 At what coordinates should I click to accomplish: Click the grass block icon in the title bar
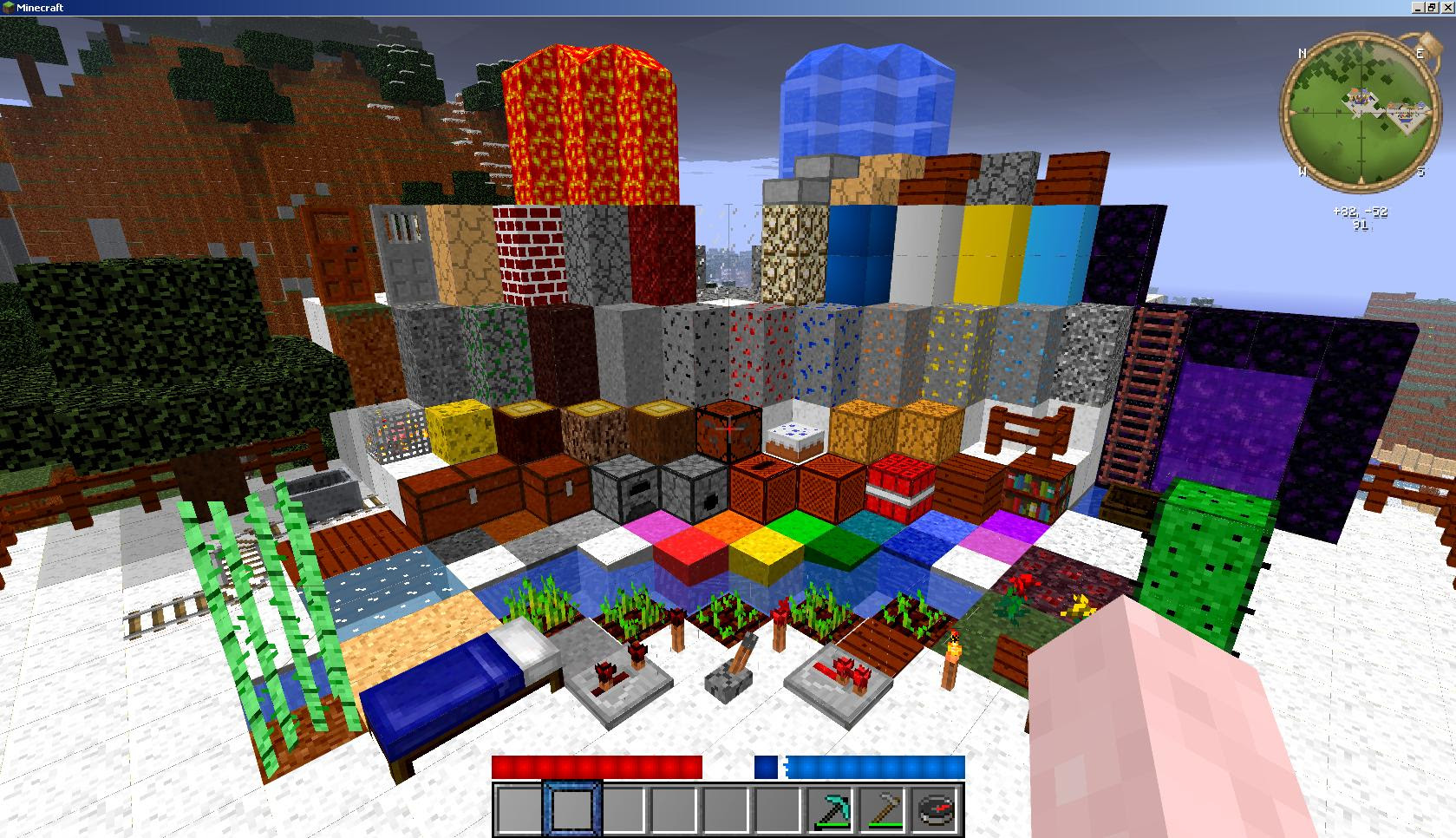(x=8, y=7)
